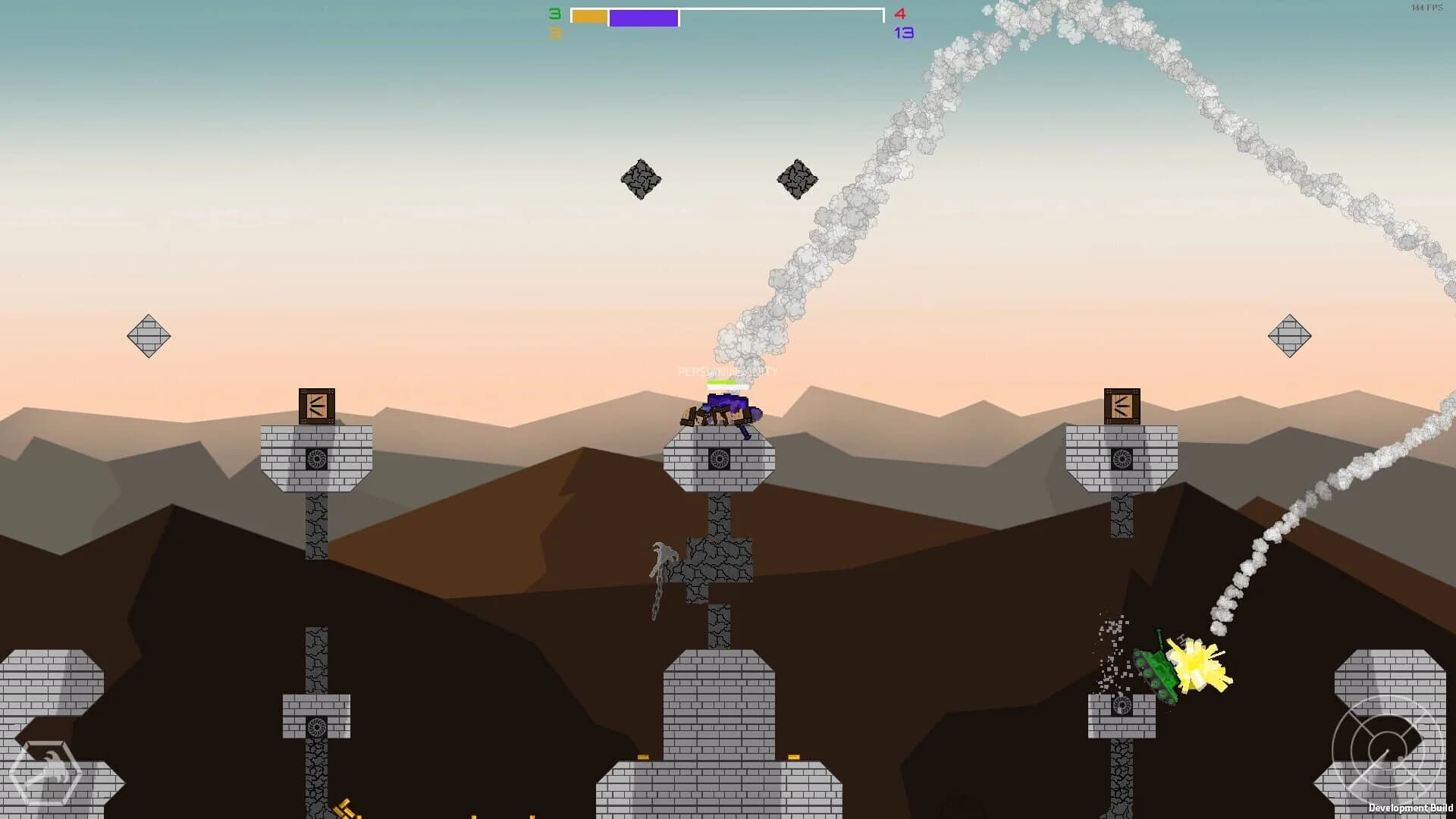This screenshot has width=1456, height=819.
Task: Click the green score number 3
Action: 553,13
